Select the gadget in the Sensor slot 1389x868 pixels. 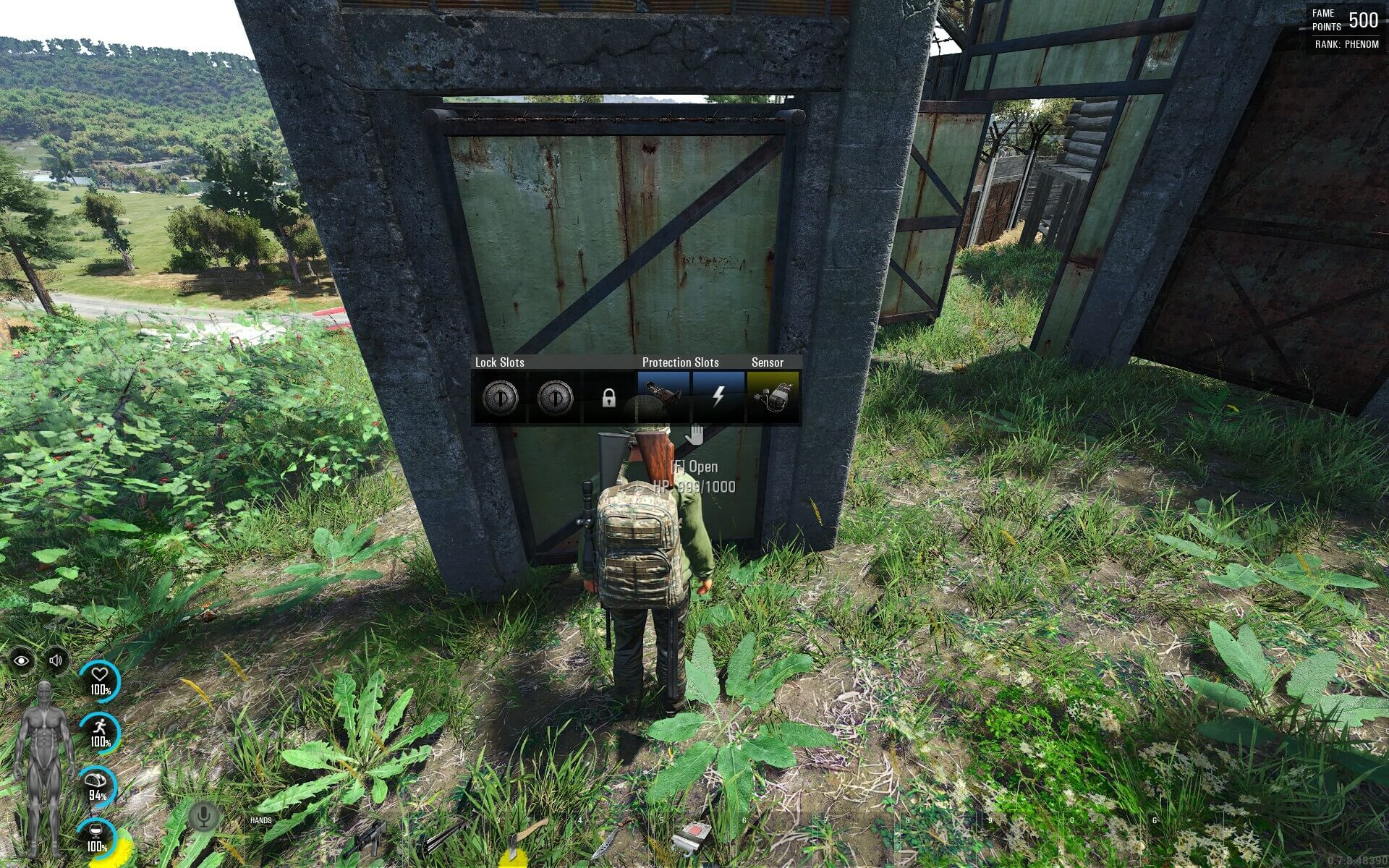click(773, 396)
